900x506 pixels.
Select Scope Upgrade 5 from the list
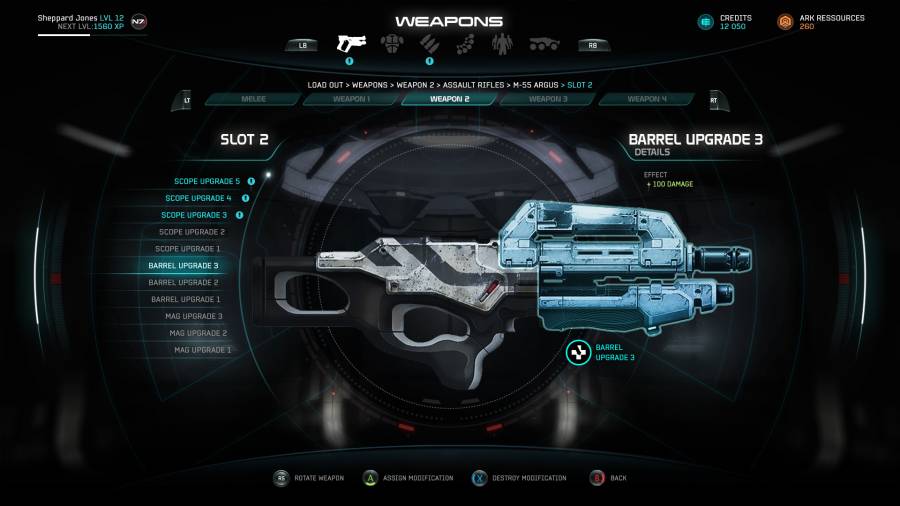(207, 181)
